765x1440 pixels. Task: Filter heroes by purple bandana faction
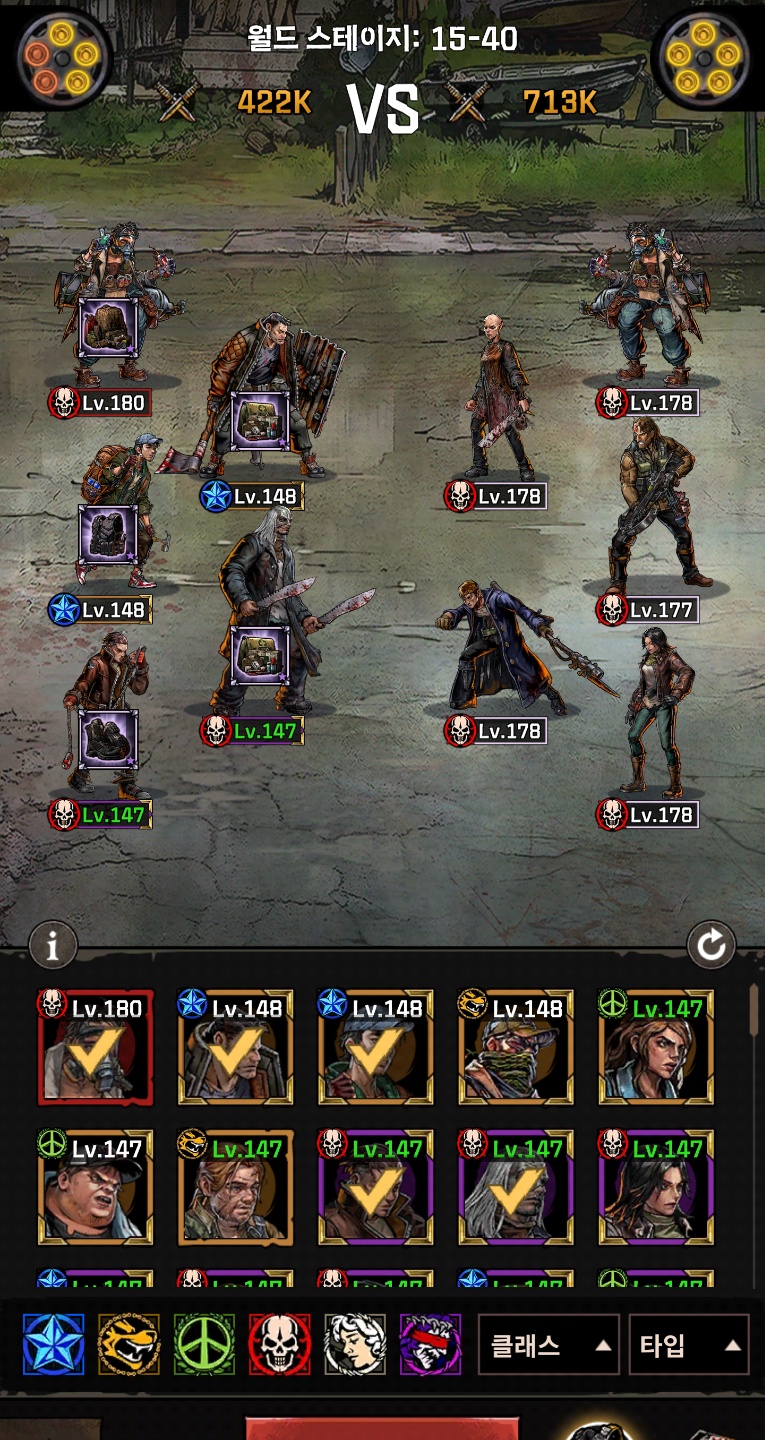coord(431,1344)
